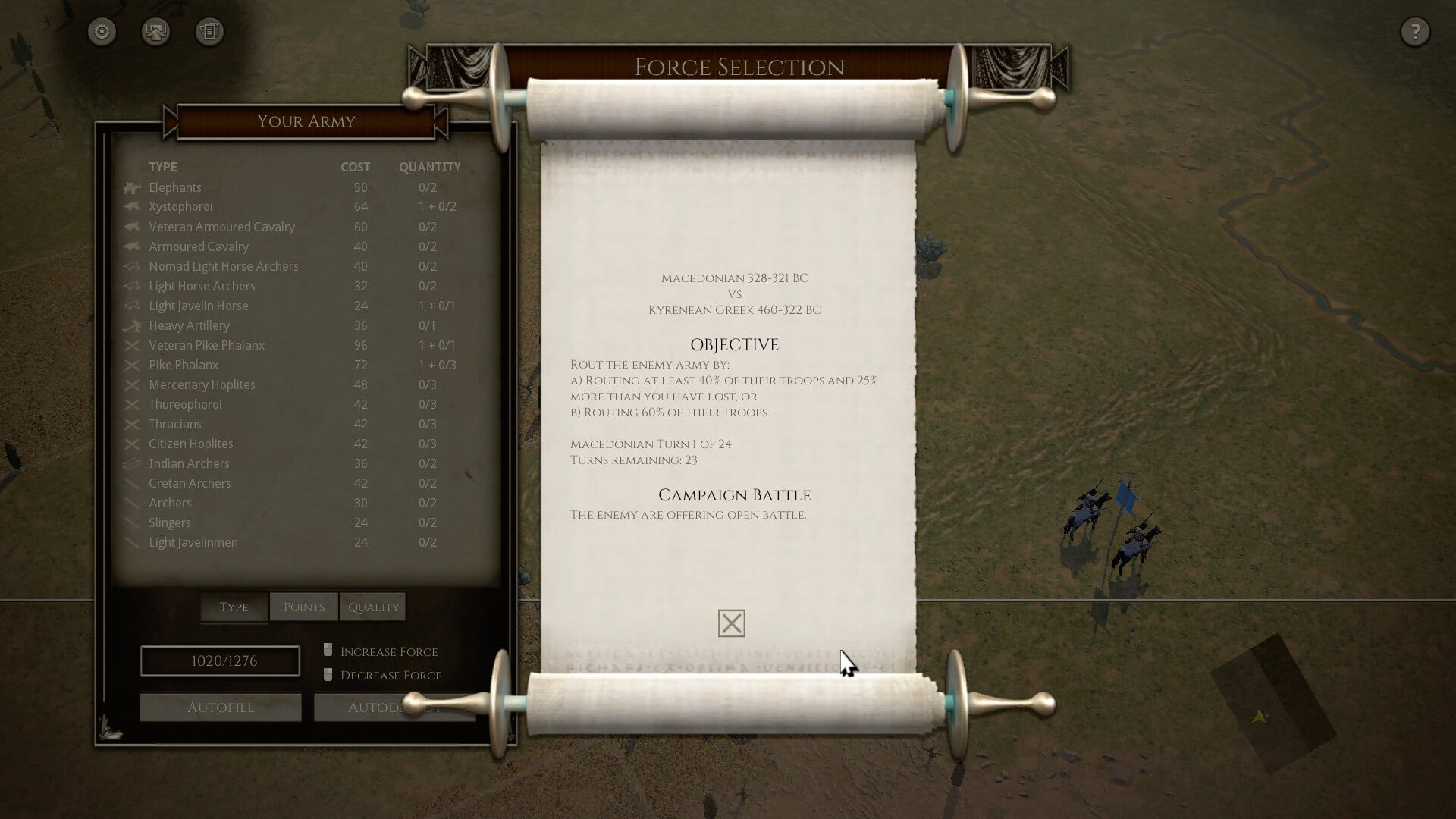Select the Xystophoroi unit row

(x=180, y=206)
